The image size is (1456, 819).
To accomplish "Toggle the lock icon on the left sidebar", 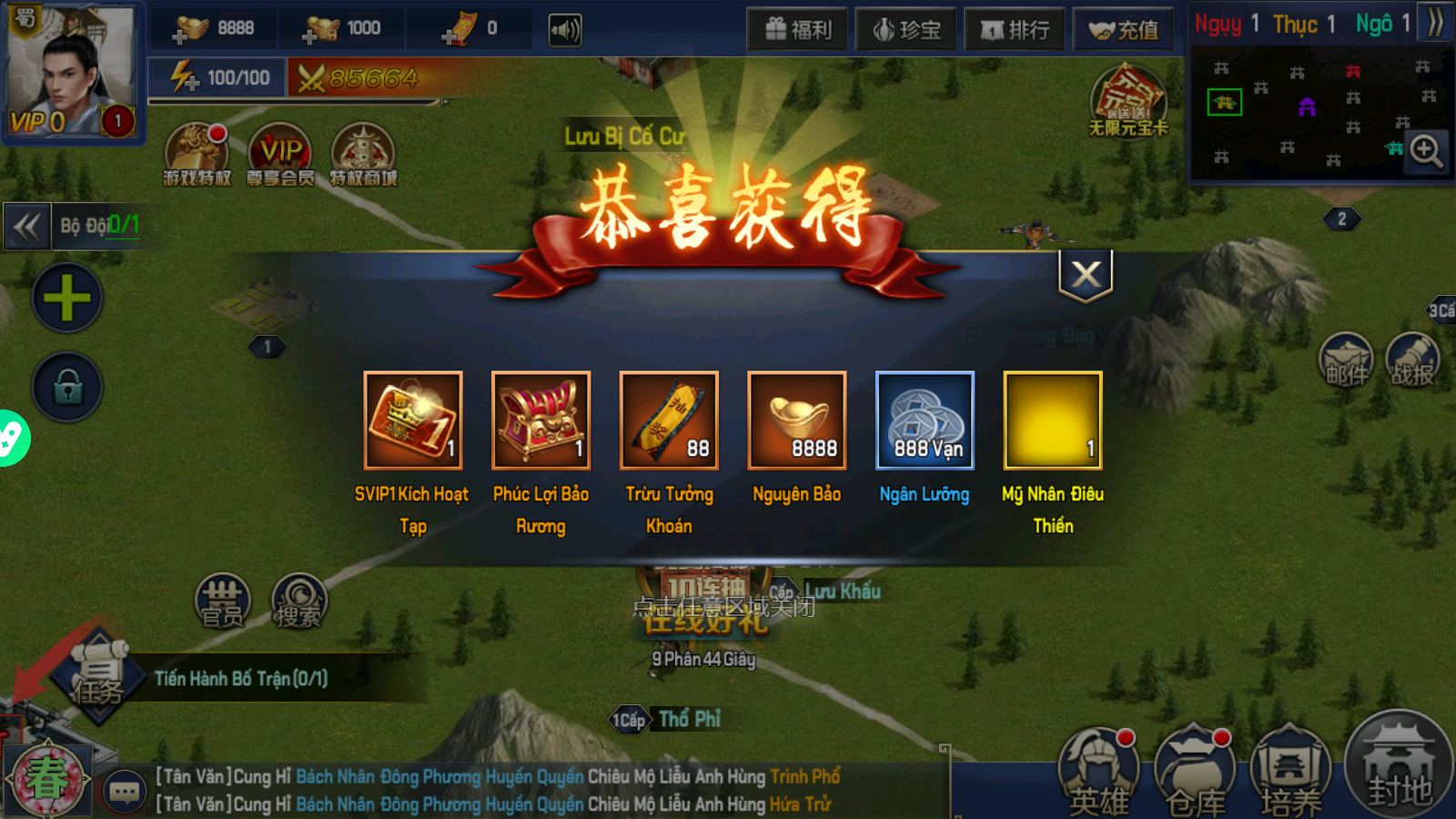I will pyautogui.click(x=66, y=387).
